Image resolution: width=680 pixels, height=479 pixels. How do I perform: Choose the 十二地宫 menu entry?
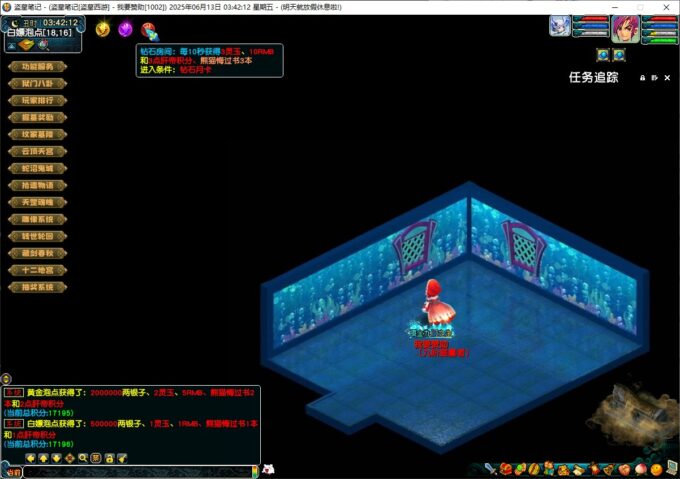click(x=36, y=270)
